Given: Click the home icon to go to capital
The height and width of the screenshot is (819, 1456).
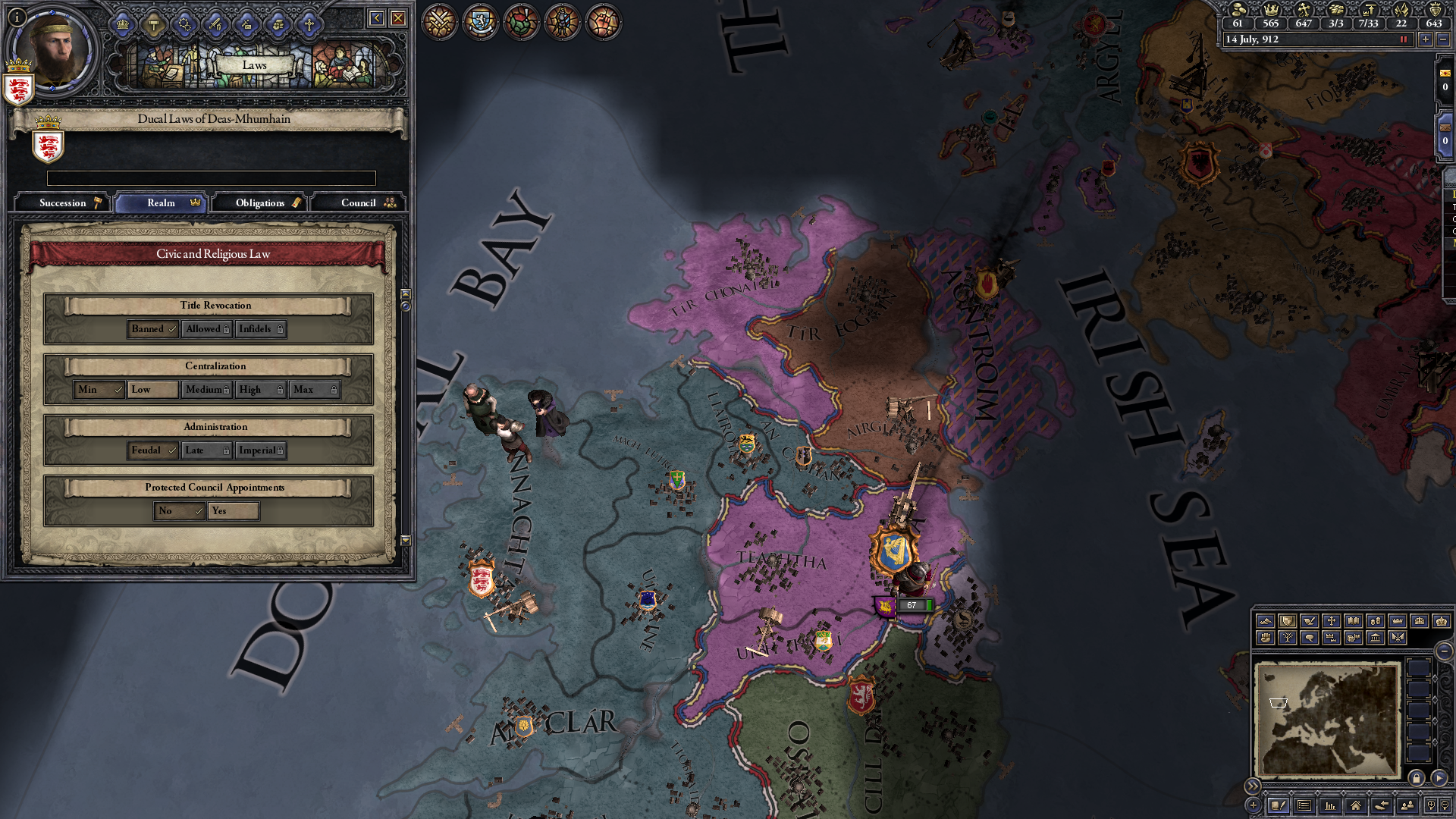Looking at the screenshot, I should tap(1355, 806).
